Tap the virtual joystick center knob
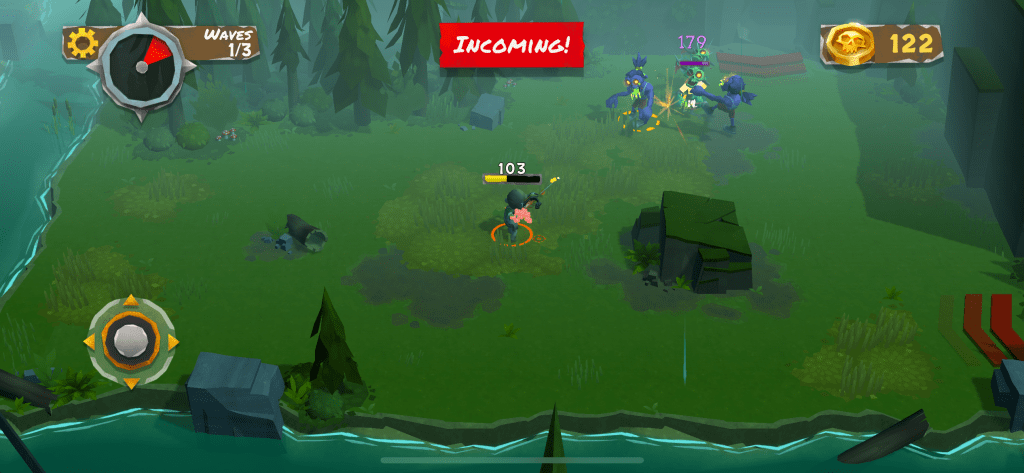The height and width of the screenshot is (473, 1024). coord(129,340)
